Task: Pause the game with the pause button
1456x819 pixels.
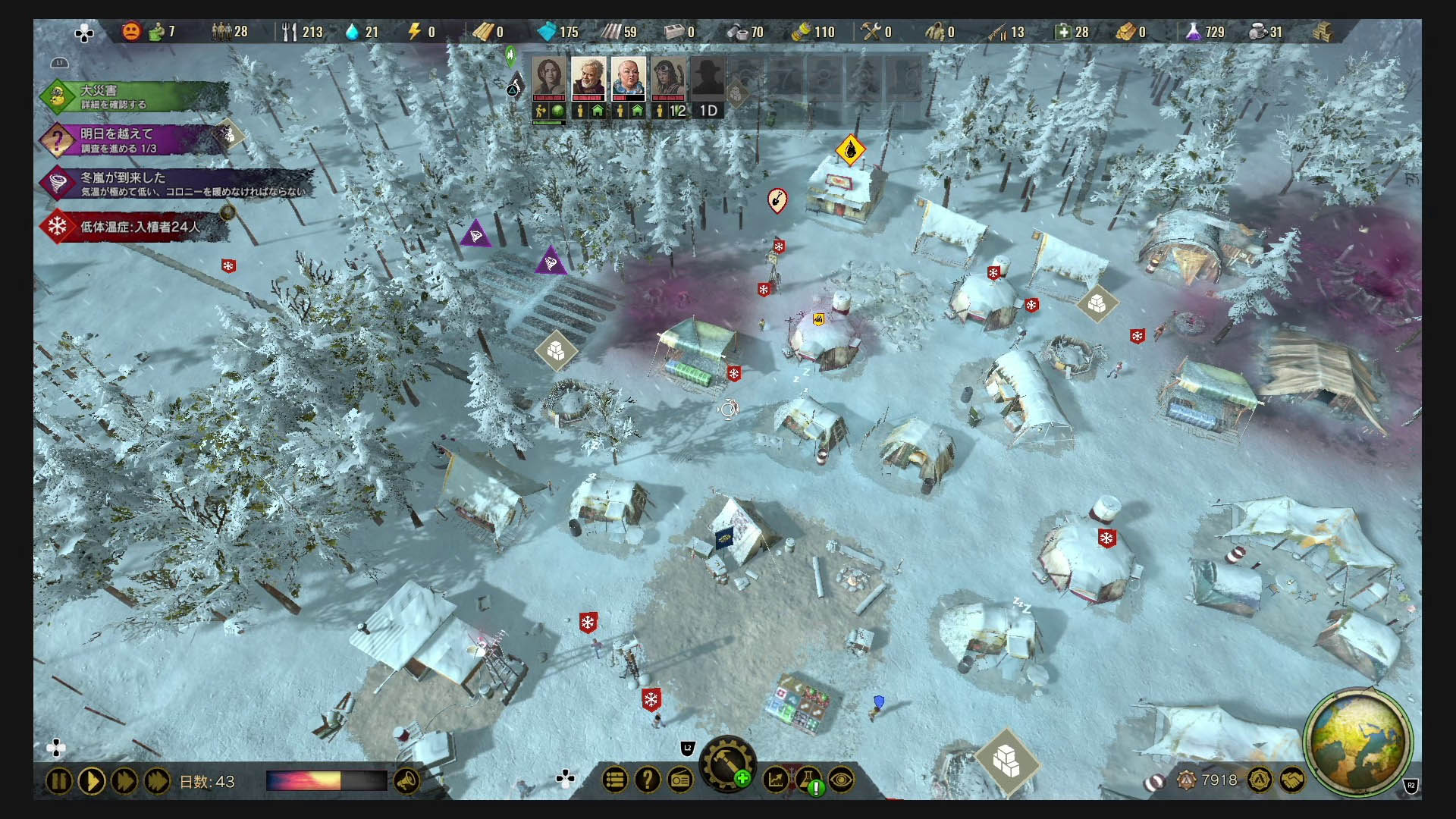Action: click(59, 781)
